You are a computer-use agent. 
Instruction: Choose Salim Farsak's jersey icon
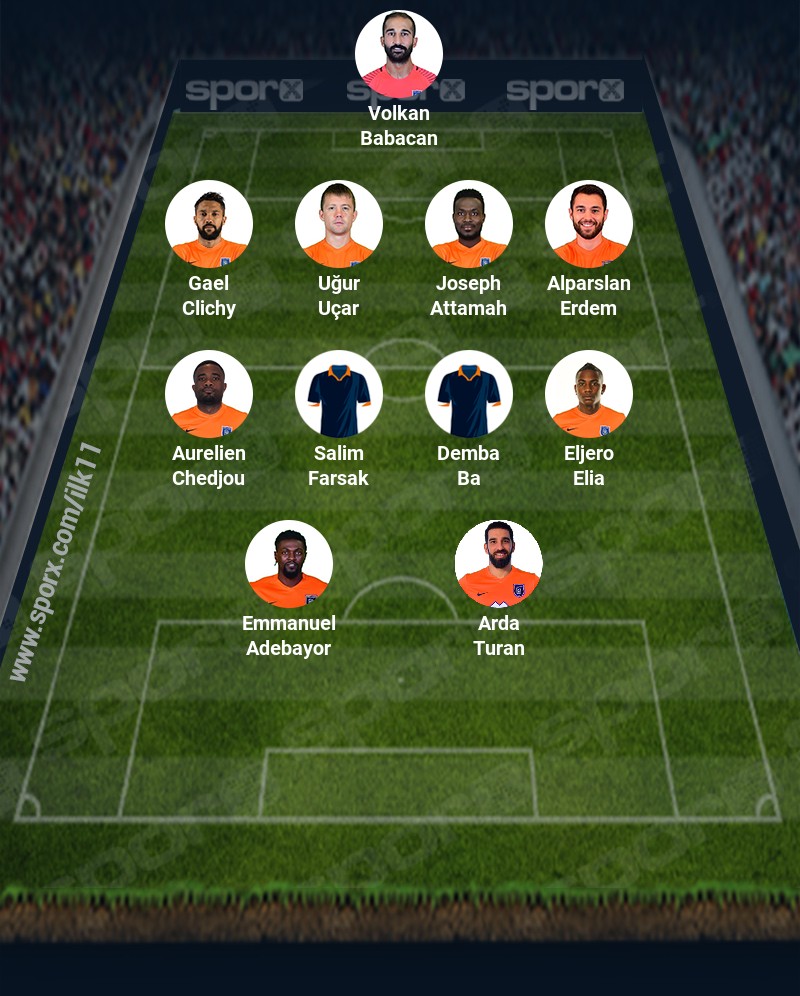(338, 394)
